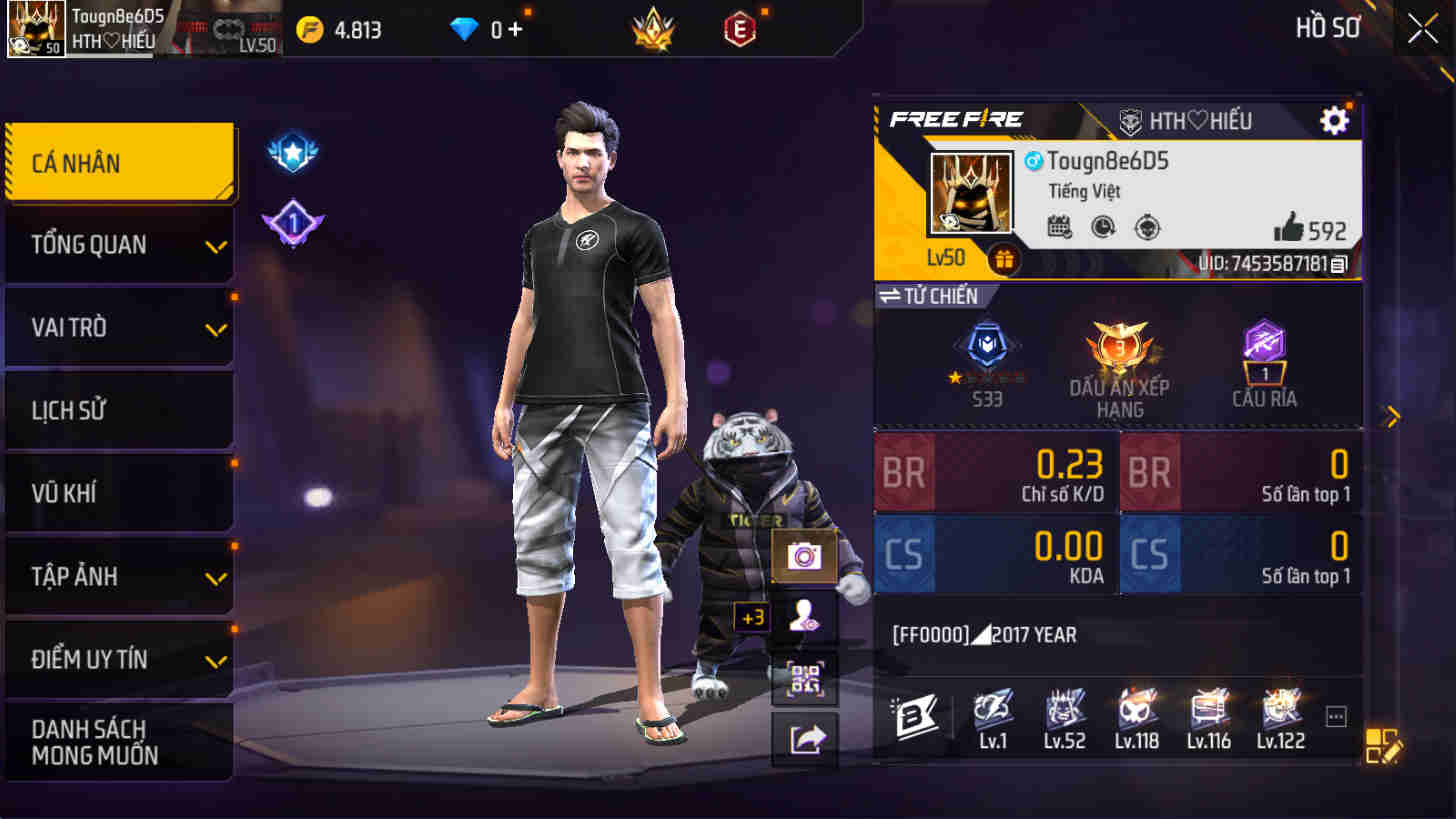
Task: Select the CÁ NHÂN menu item
Action: point(119,161)
